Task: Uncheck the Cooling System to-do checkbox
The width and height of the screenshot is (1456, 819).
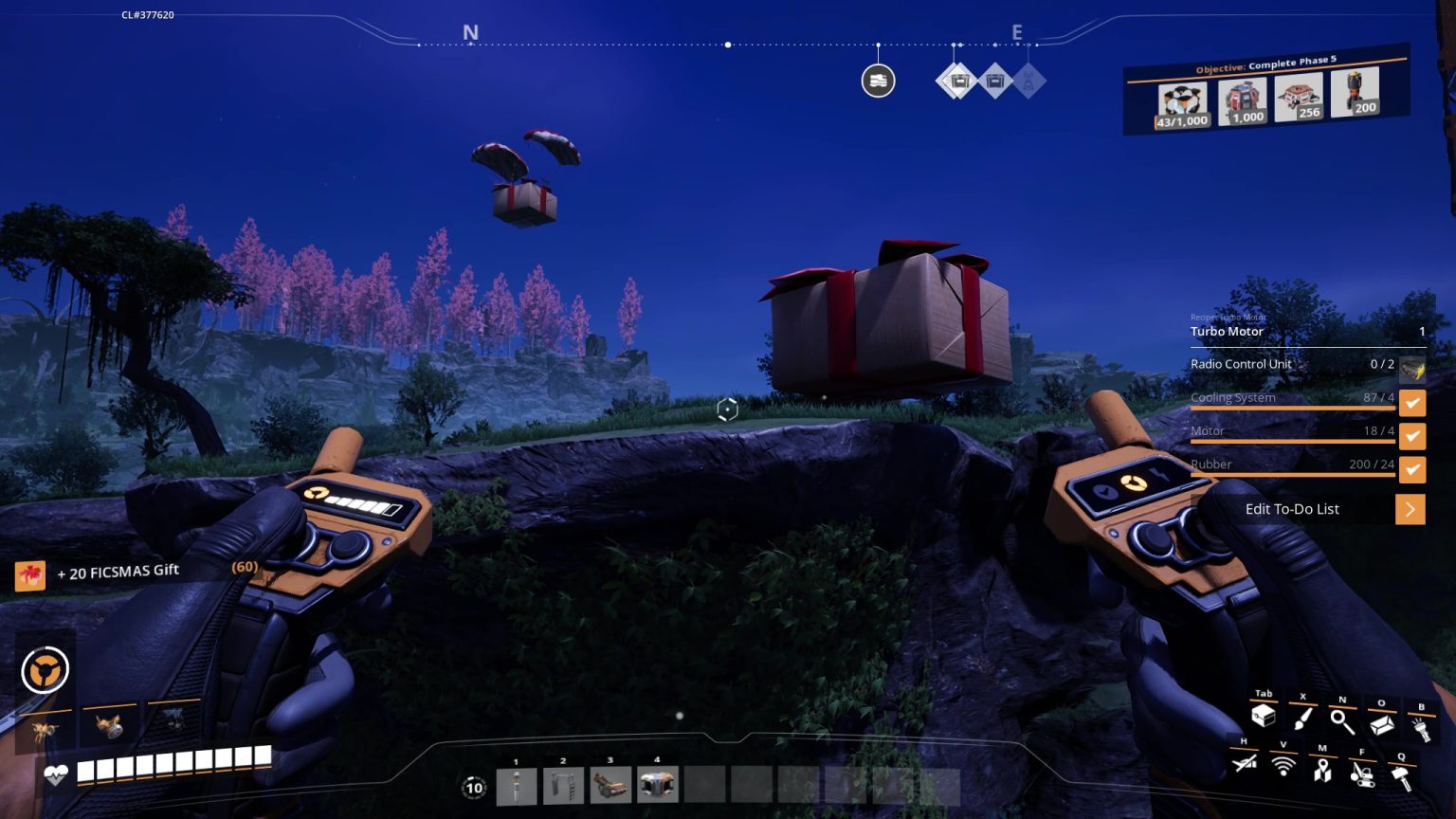Action: pos(1411,403)
